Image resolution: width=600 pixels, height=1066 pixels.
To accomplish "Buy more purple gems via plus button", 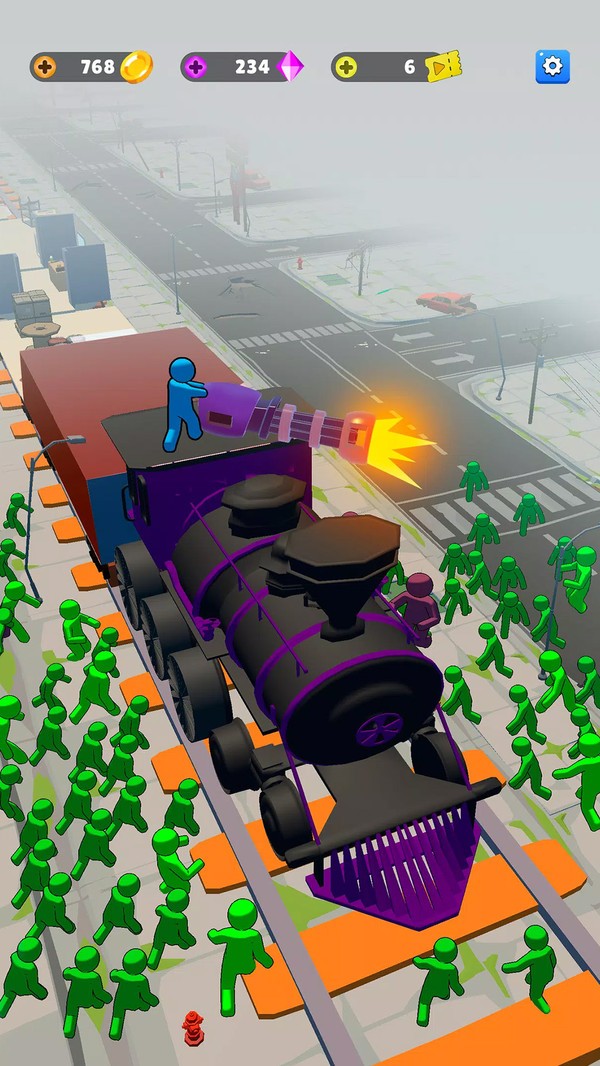I will (x=196, y=67).
